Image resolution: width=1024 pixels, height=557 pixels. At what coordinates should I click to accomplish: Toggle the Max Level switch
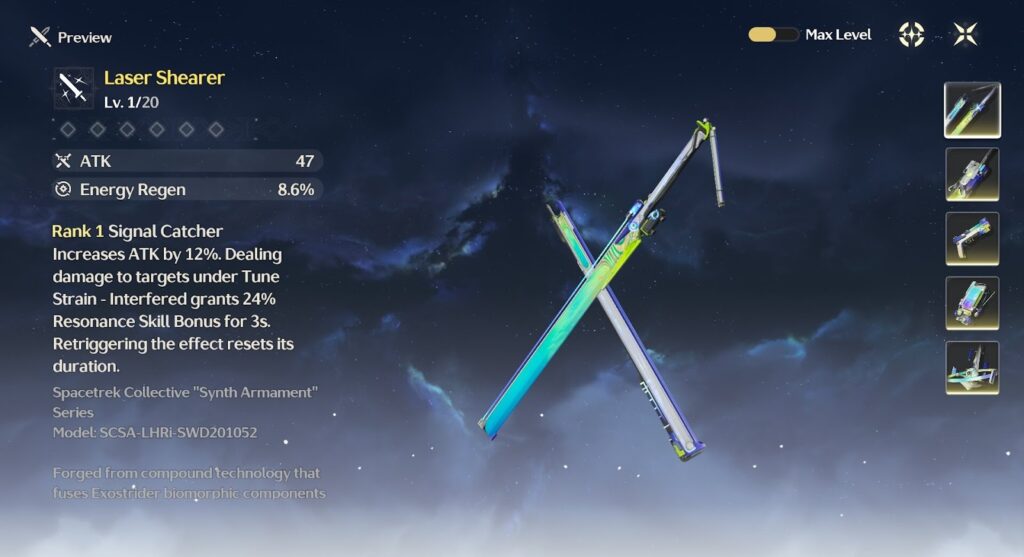(773, 35)
